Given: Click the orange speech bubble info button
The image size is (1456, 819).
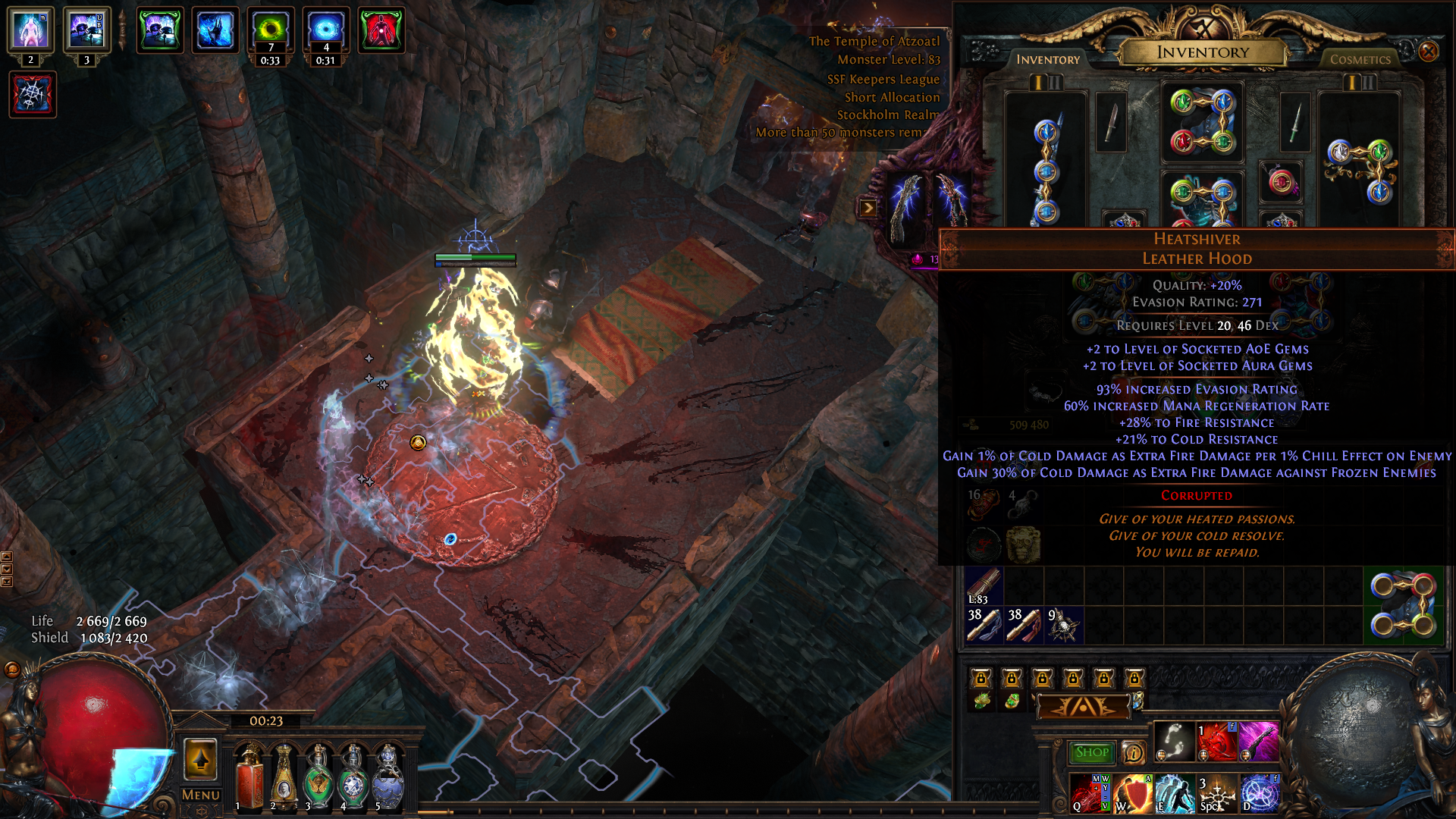Looking at the screenshot, I should [1133, 752].
